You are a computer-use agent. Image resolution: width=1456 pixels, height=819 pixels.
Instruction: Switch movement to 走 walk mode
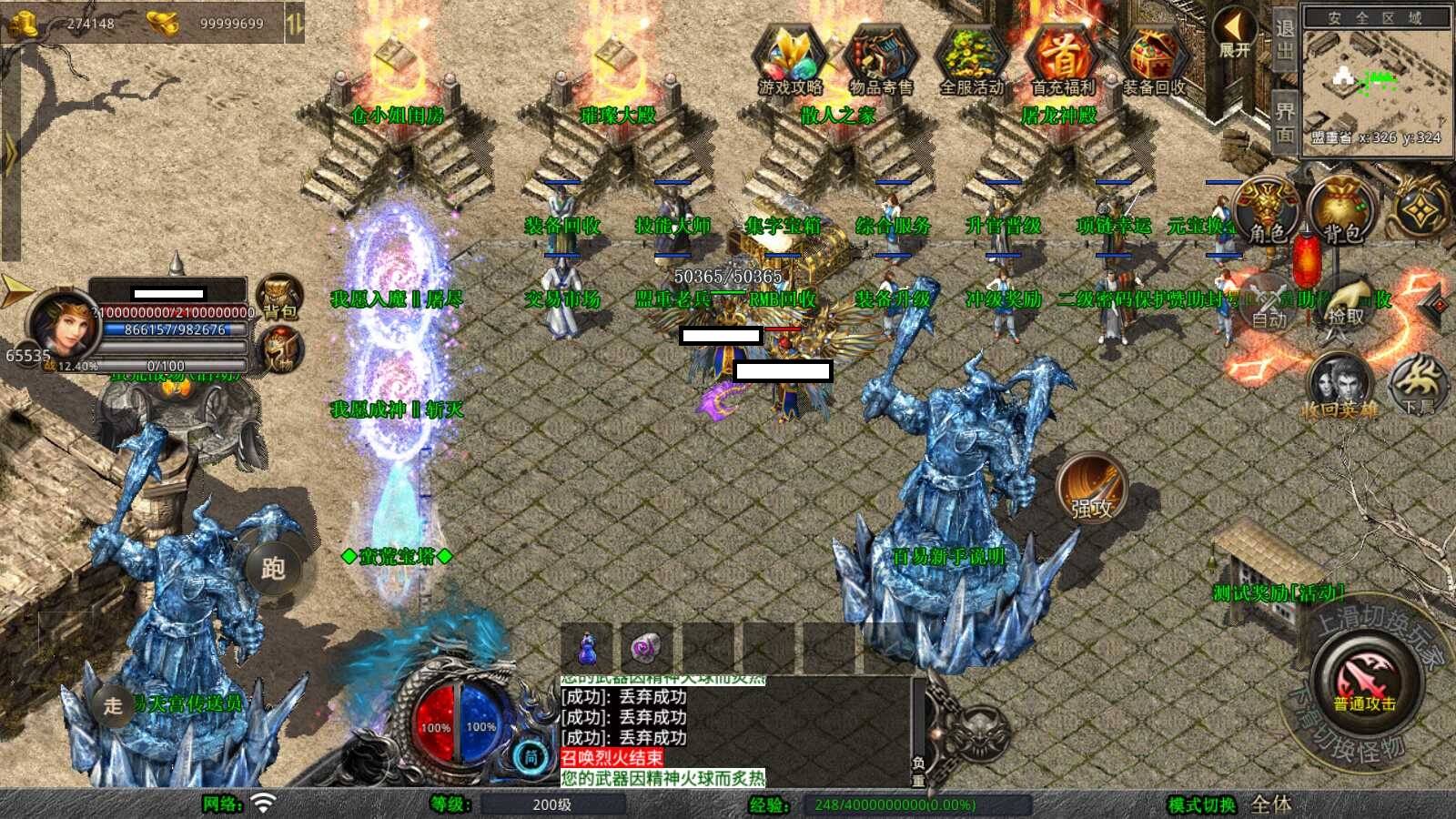pyautogui.click(x=113, y=705)
